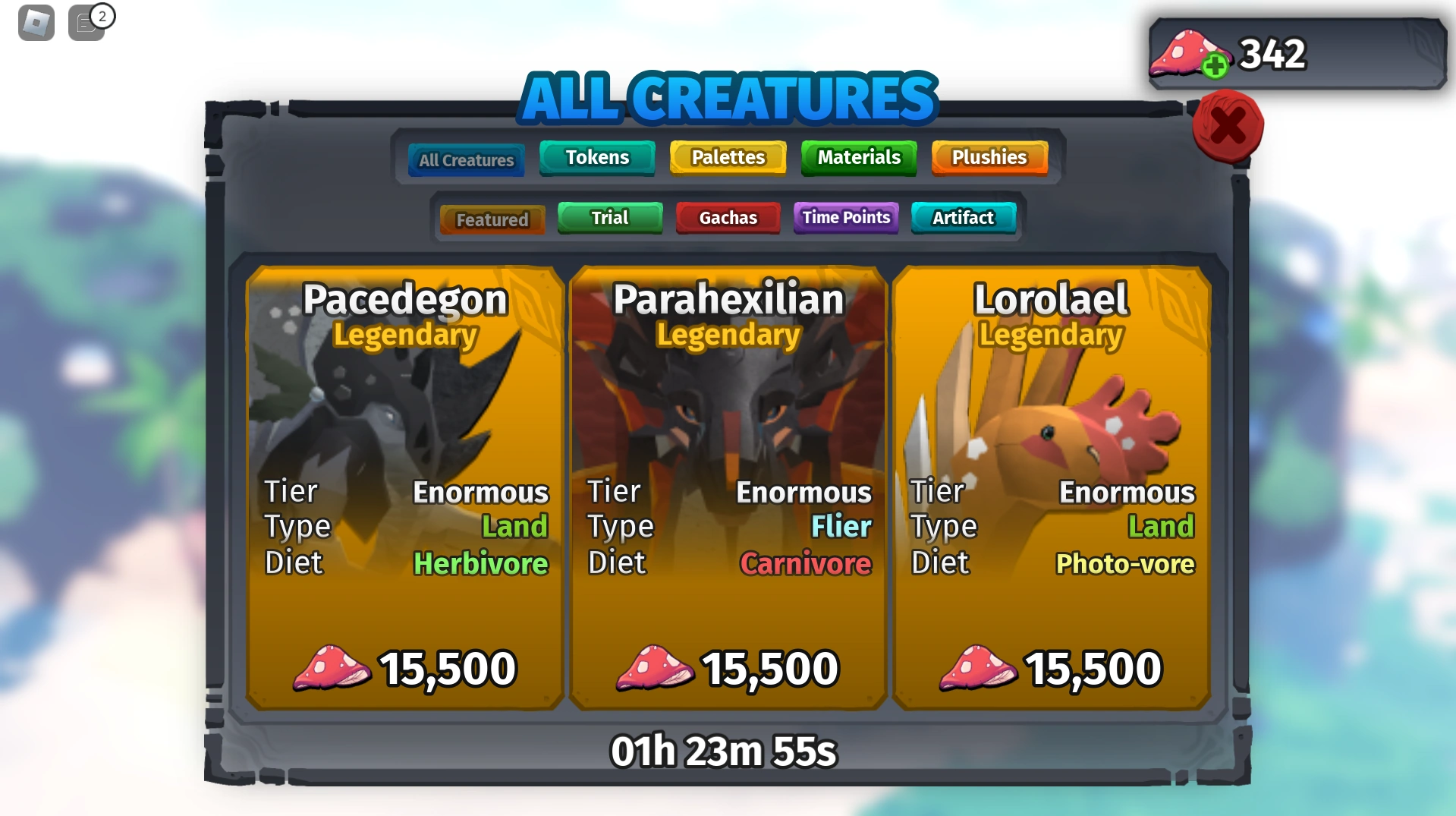Screen dimensions: 1456x816
Task: Switch to the Tokens tab
Action: click(596, 158)
